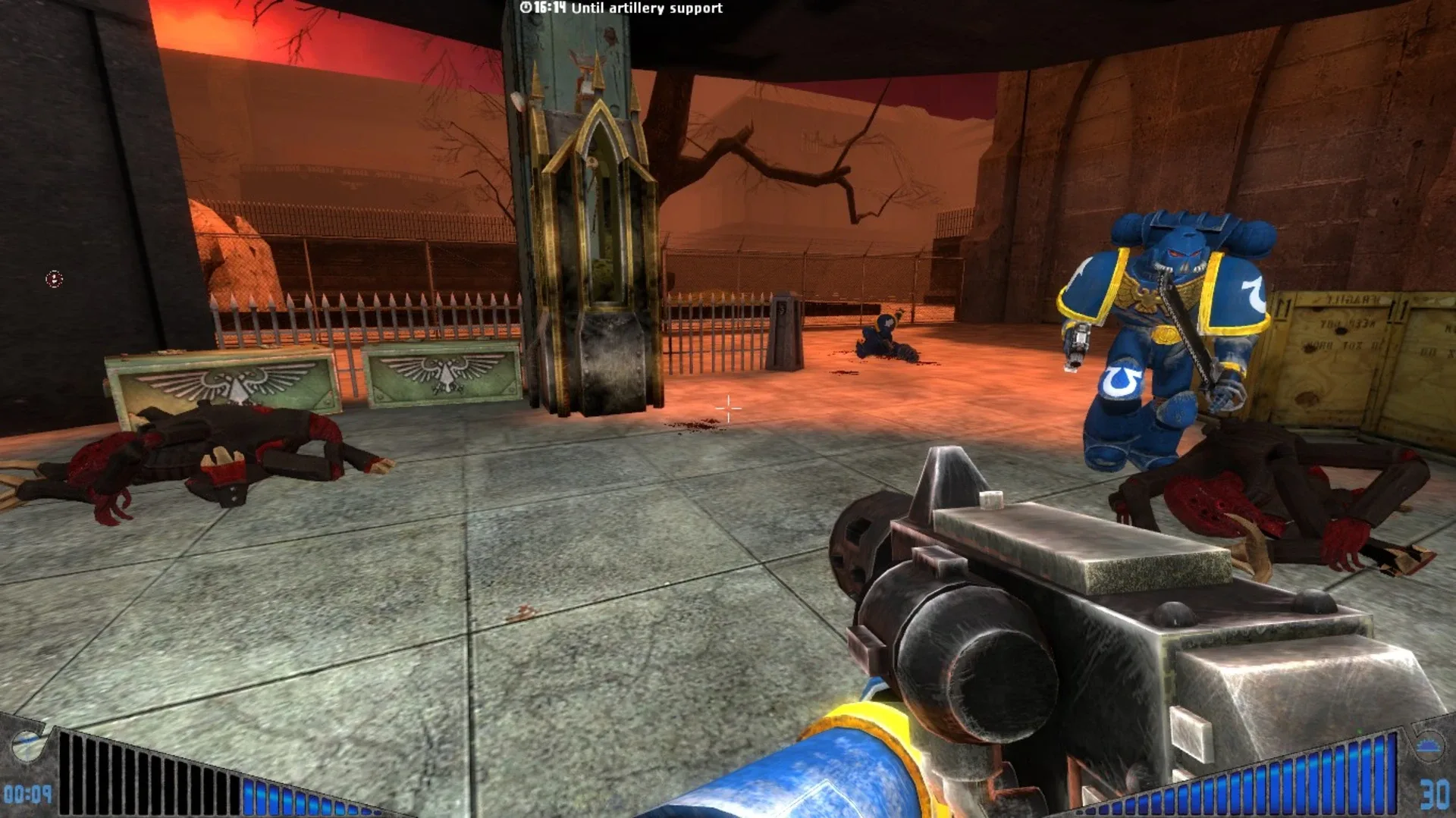This screenshot has height=818, width=1456.
Task: Click the armor emblem icon at bottom right
Action: pyautogui.click(x=1431, y=747)
